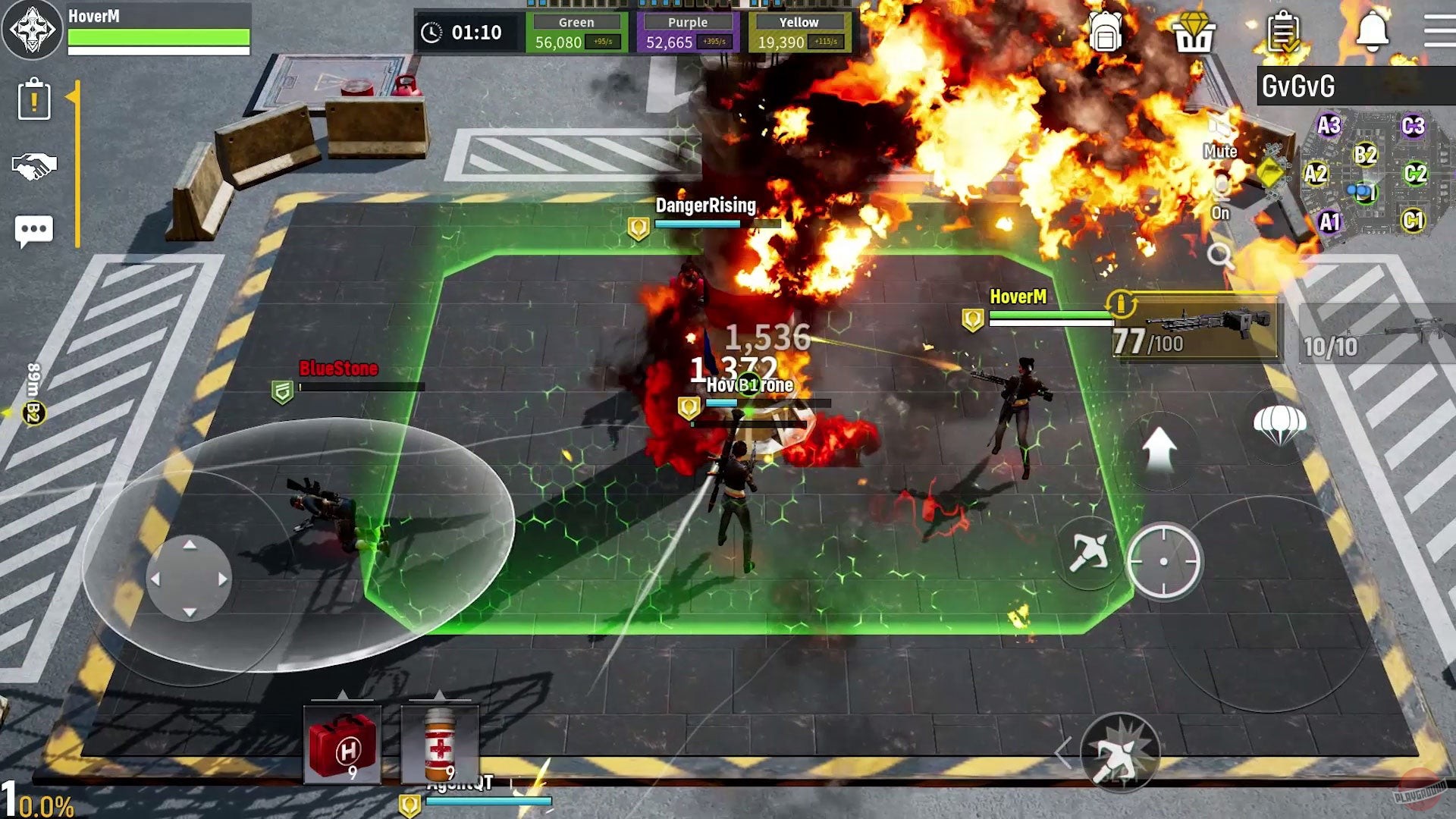Select the Purple team score tab
Image resolution: width=1456 pixels, height=819 pixels.
click(x=686, y=23)
